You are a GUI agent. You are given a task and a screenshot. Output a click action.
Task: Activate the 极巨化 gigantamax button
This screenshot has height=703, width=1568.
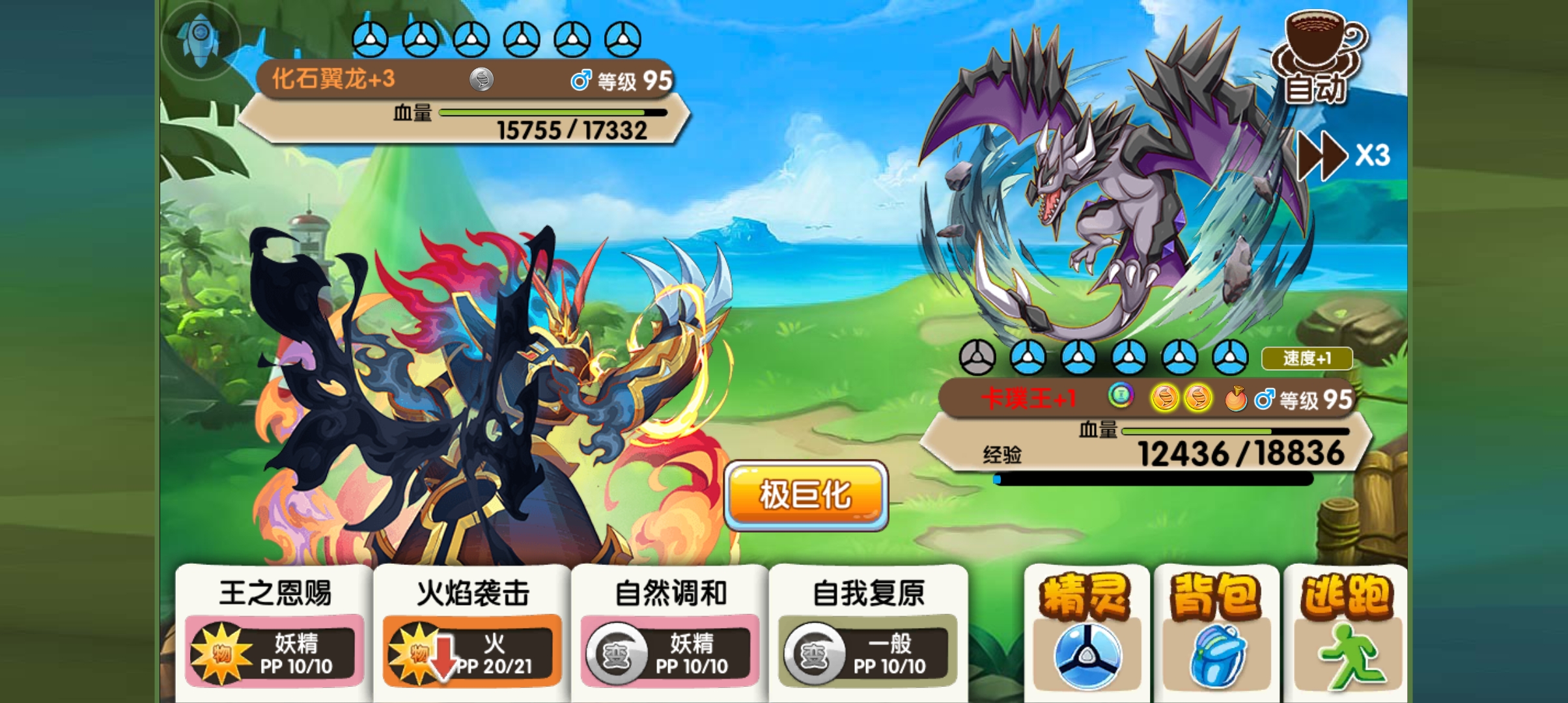[x=805, y=495]
